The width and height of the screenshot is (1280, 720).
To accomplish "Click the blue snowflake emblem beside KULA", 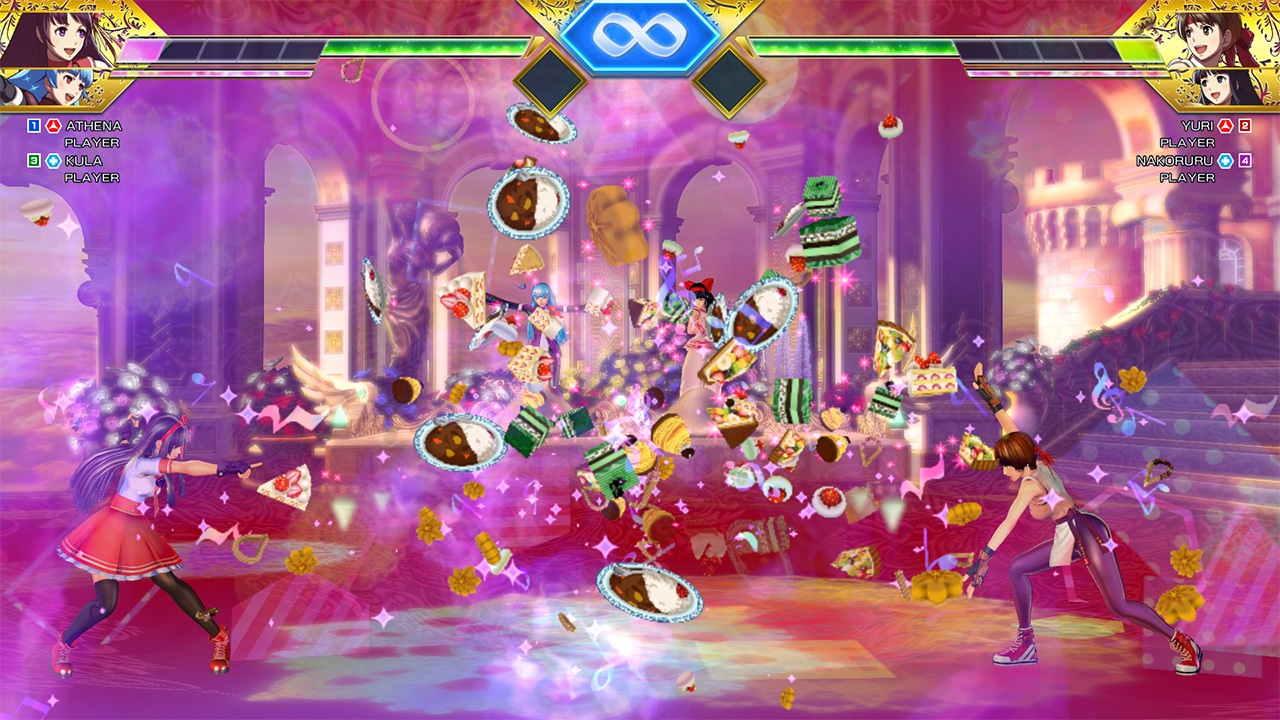I will [52, 160].
